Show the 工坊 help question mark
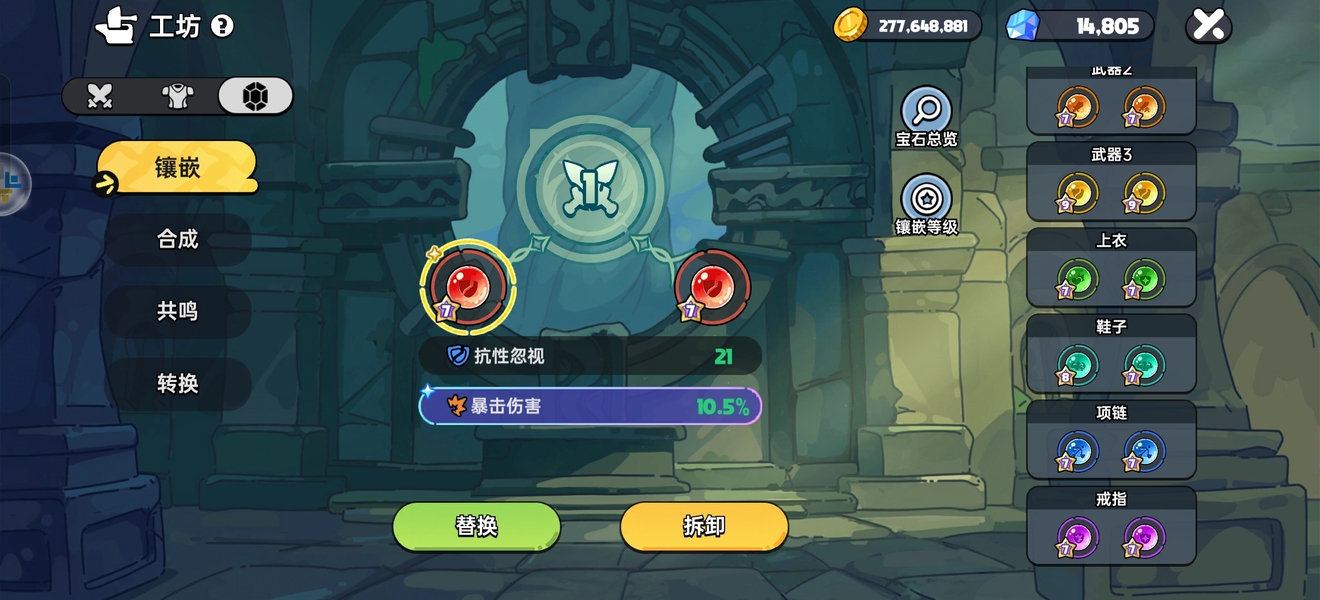This screenshot has width=1320, height=600. click(223, 26)
